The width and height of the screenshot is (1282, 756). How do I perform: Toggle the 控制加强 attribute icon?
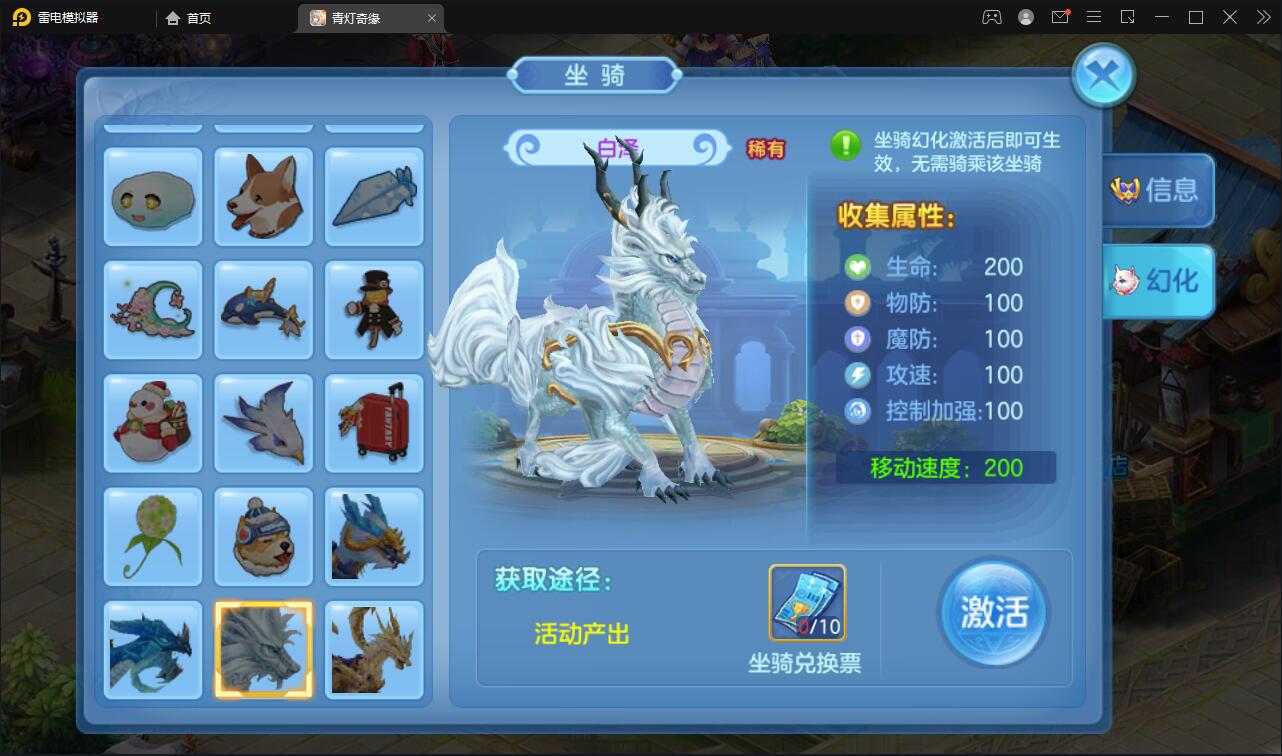tap(857, 412)
